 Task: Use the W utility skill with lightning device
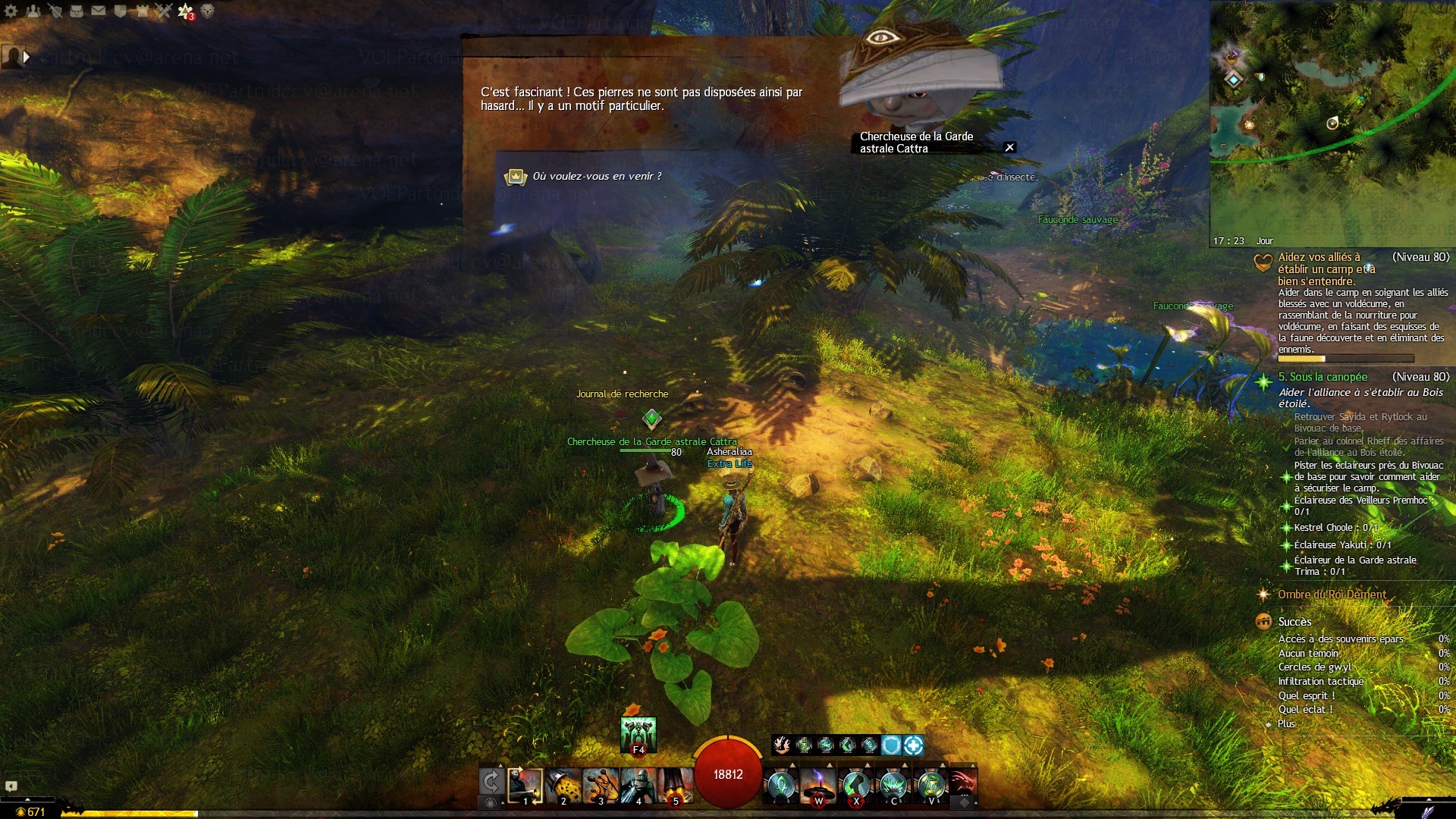tap(818, 785)
